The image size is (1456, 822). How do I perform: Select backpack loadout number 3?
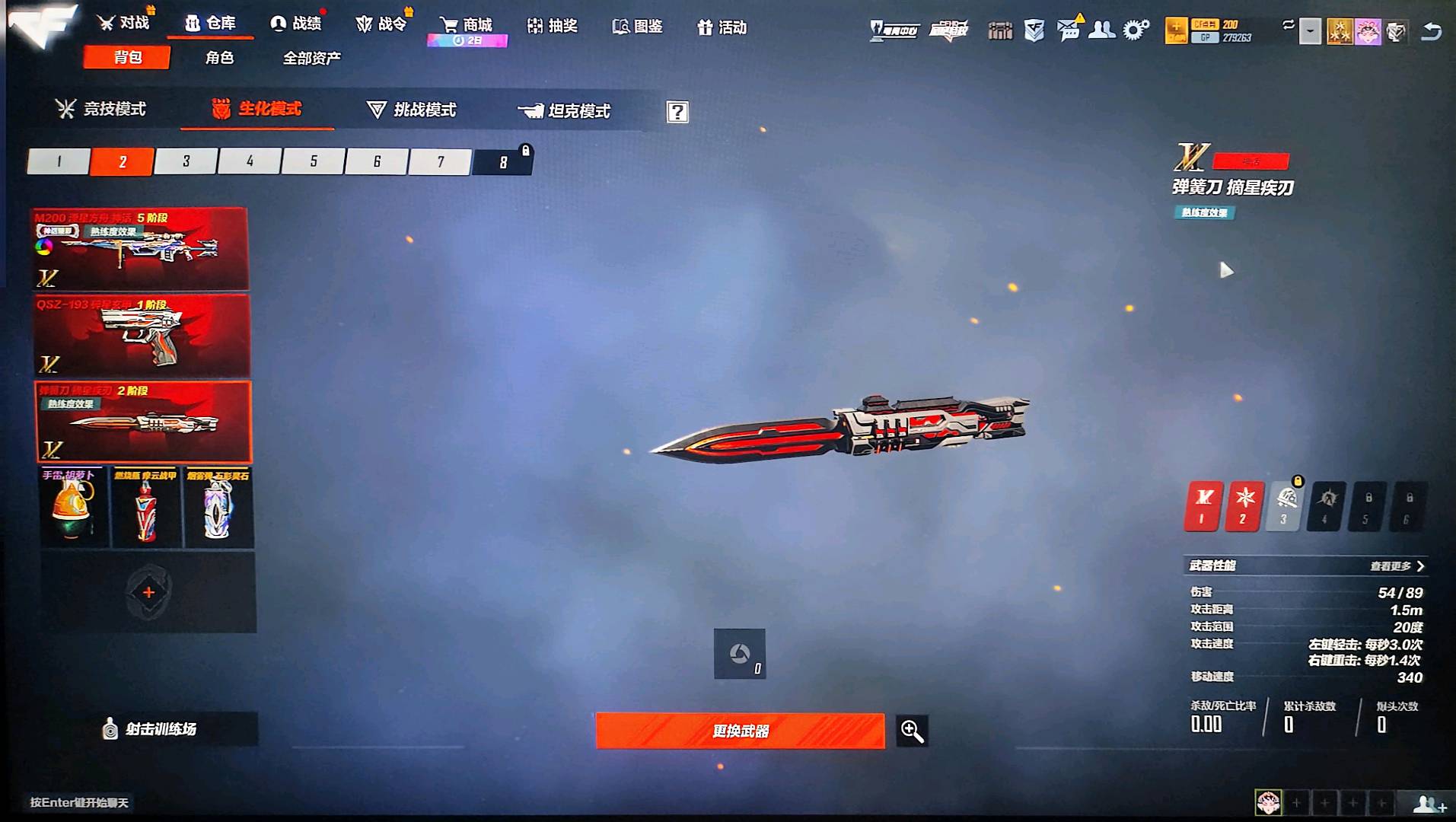click(x=186, y=161)
